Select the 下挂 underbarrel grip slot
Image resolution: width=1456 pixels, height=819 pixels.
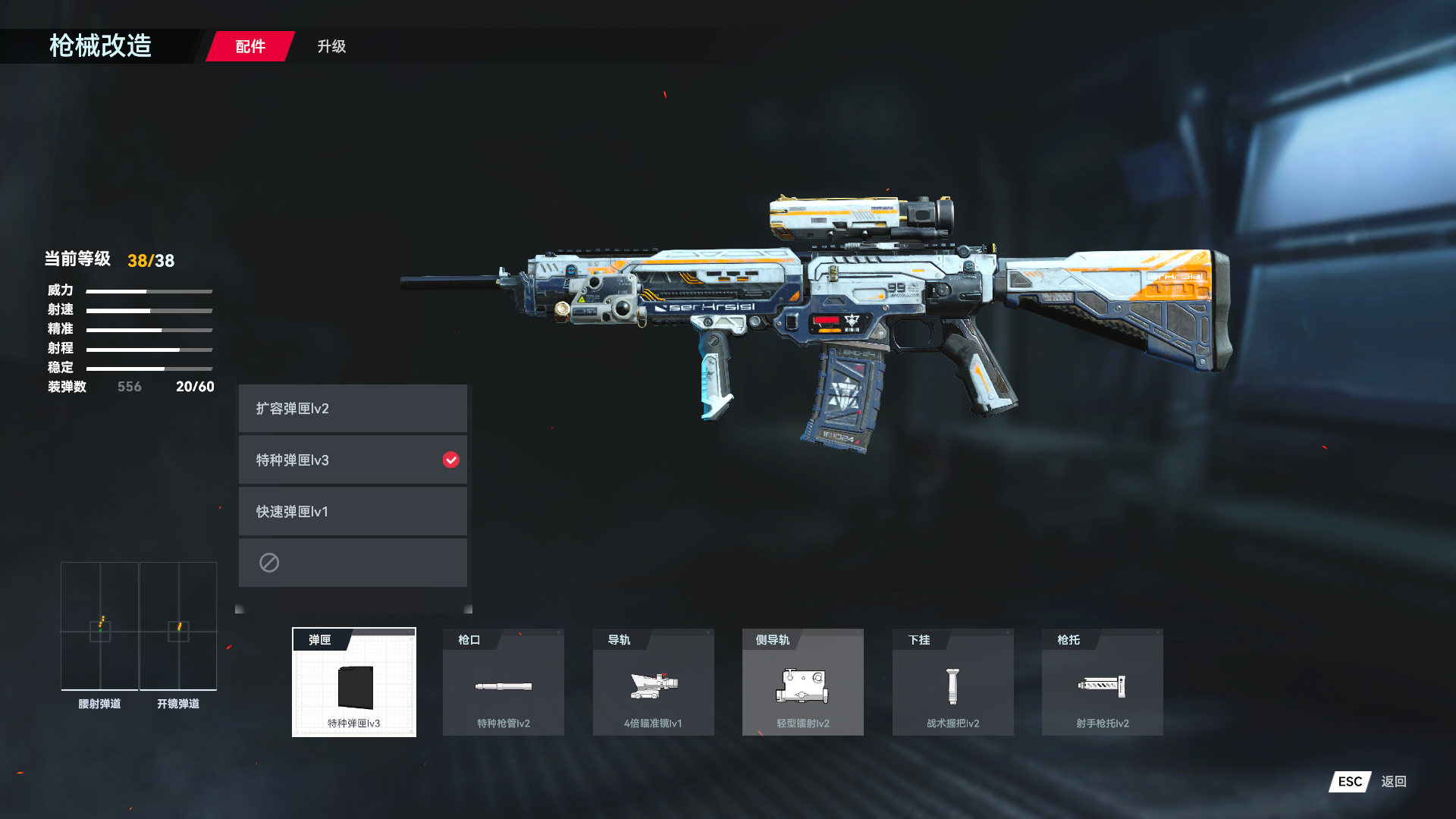[952, 682]
